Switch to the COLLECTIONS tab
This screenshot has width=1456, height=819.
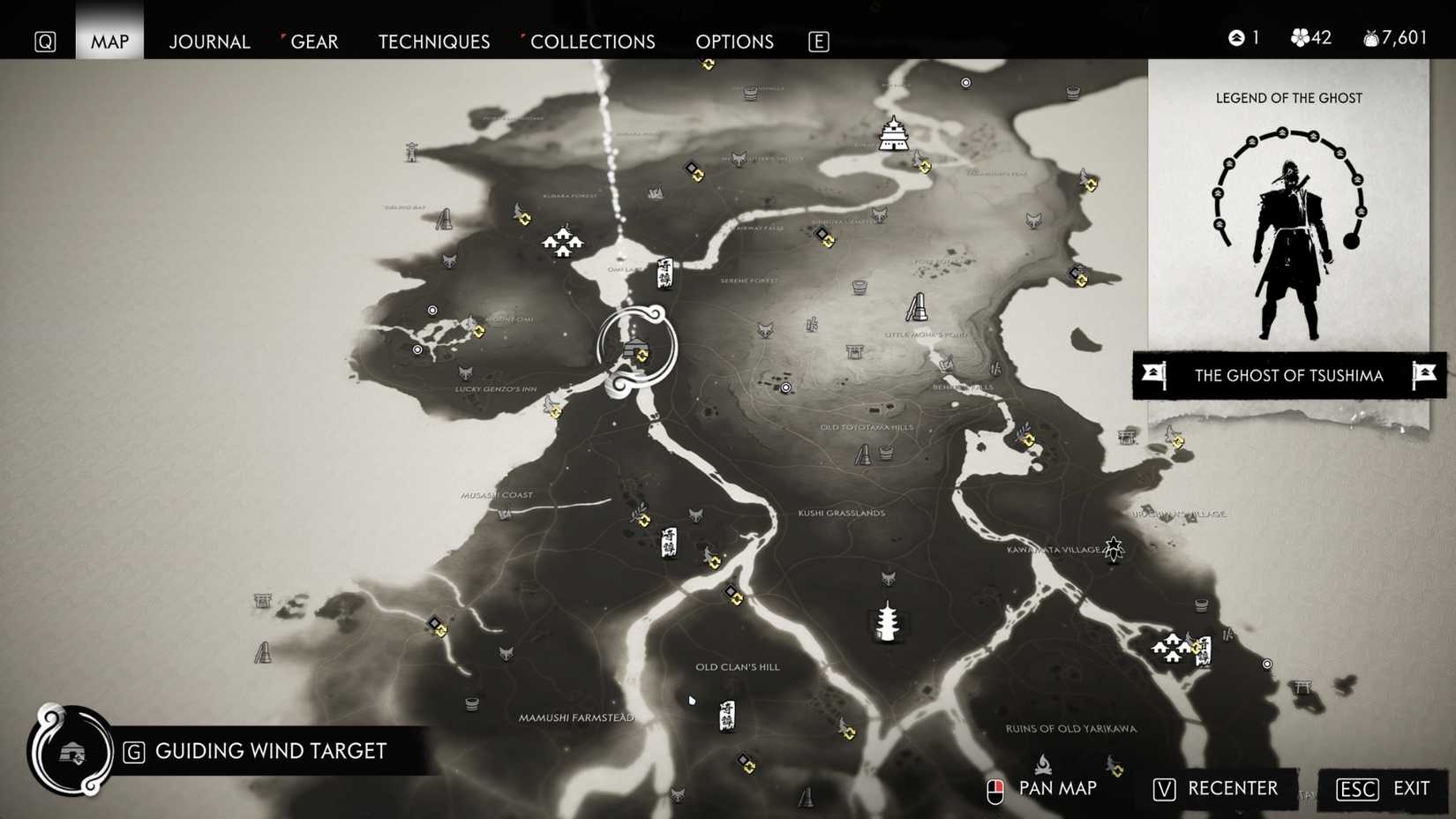[593, 41]
